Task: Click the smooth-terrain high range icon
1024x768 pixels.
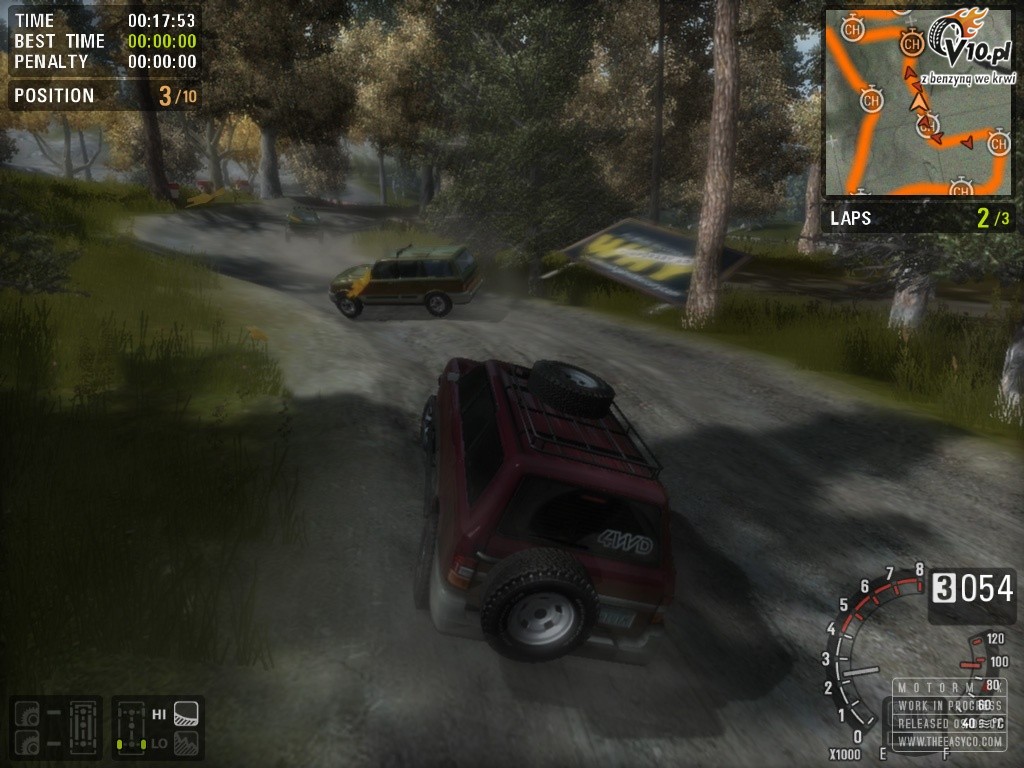Action: 186,714
